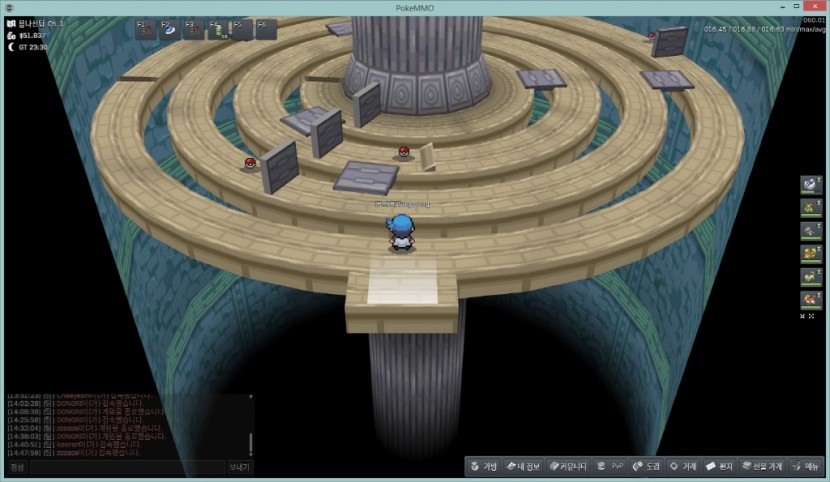Open the 가방 bag menu
The width and height of the screenshot is (830, 482).
pyautogui.click(x=484, y=466)
